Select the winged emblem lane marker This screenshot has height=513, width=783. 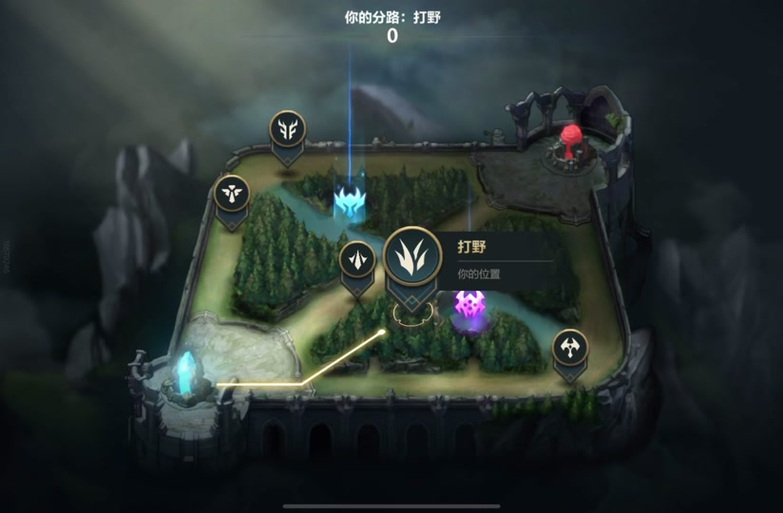pos(232,193)
